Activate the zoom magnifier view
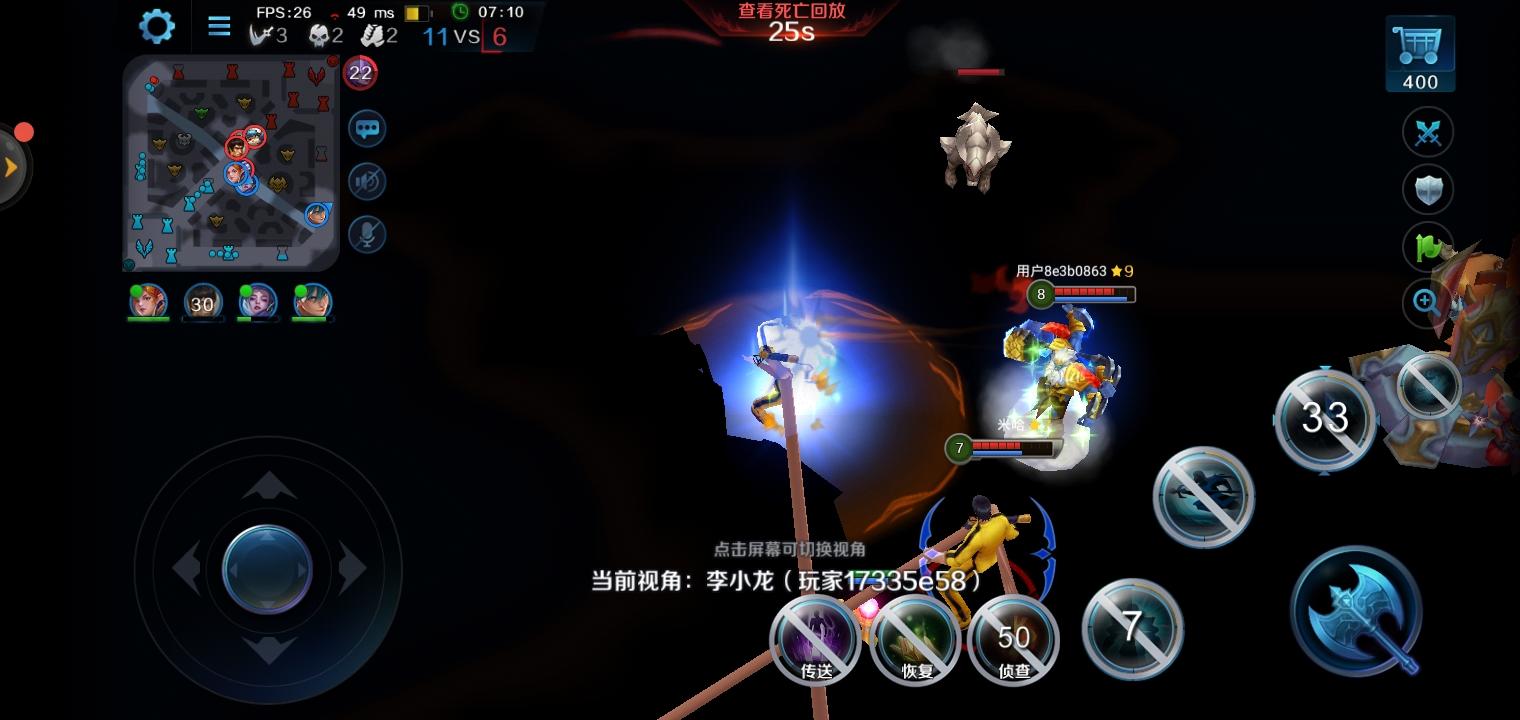1520x720 pixels. click(1423, 303)
